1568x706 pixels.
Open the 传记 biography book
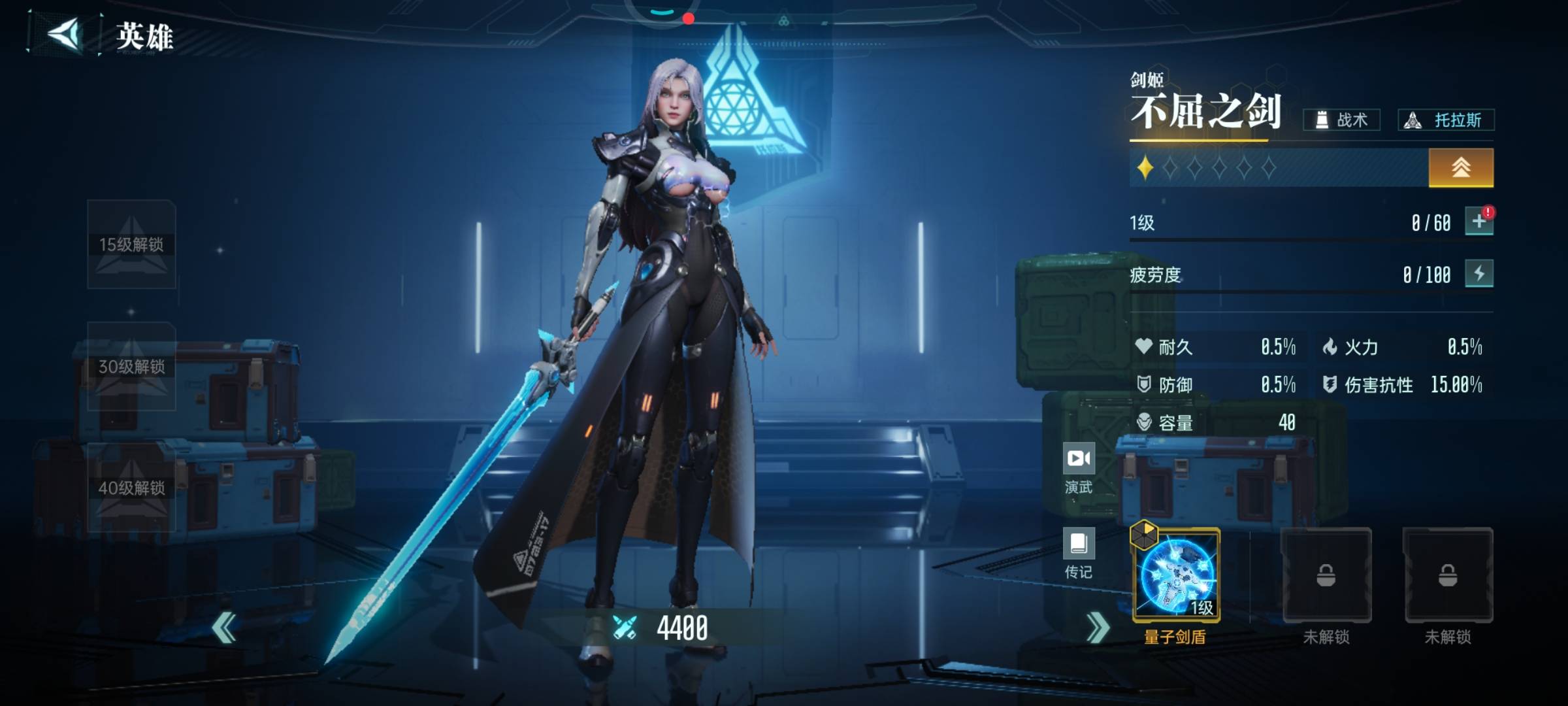[1079, 553]
